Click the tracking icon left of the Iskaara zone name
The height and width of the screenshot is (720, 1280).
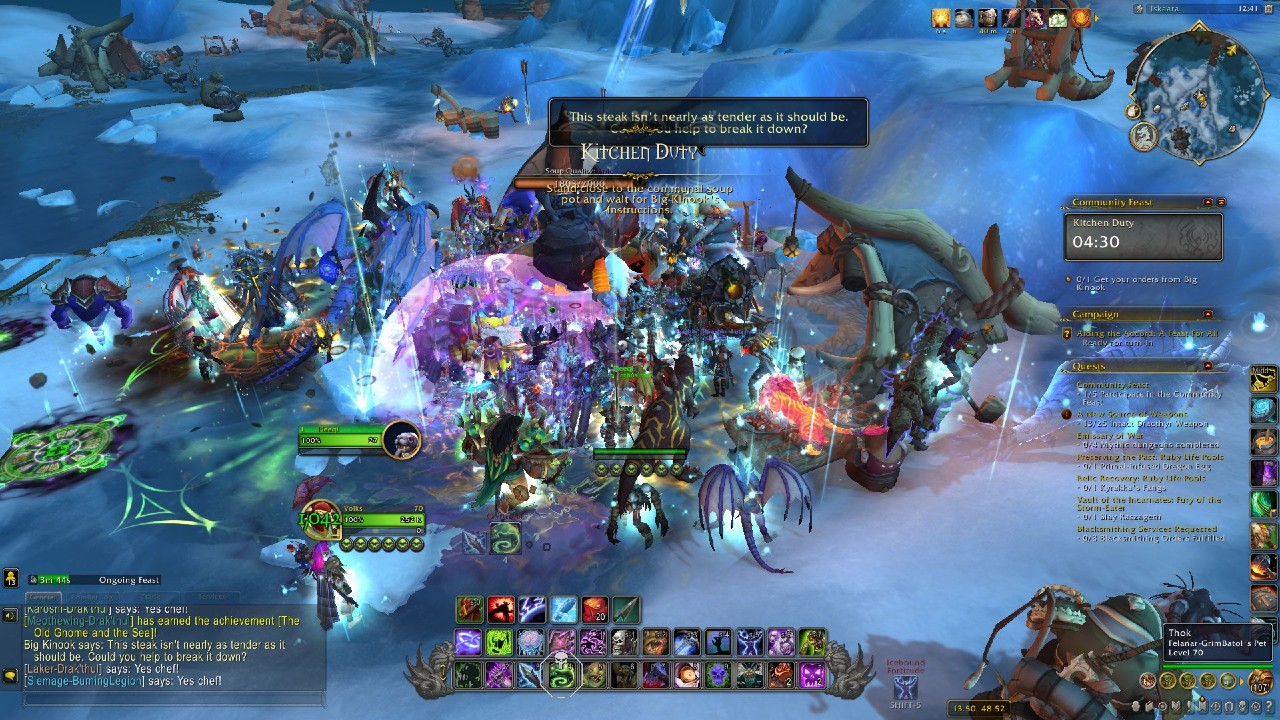pyautogui.click(x=1139, y=8)
